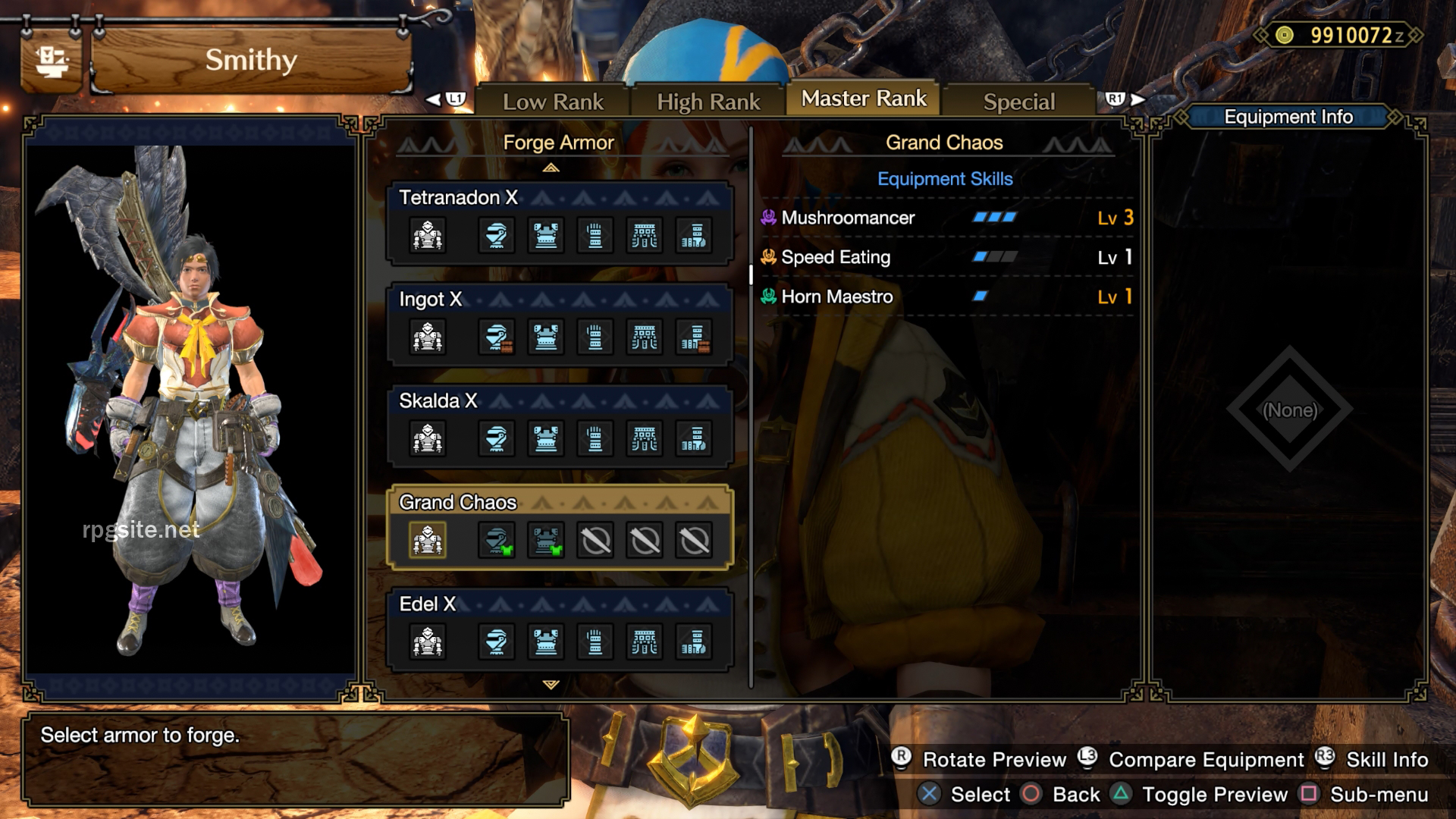This screenshot has width=1456, height=819.
Task: Click the forged Grand Chaos helmet icon
Action: click(x=497, y=540)
